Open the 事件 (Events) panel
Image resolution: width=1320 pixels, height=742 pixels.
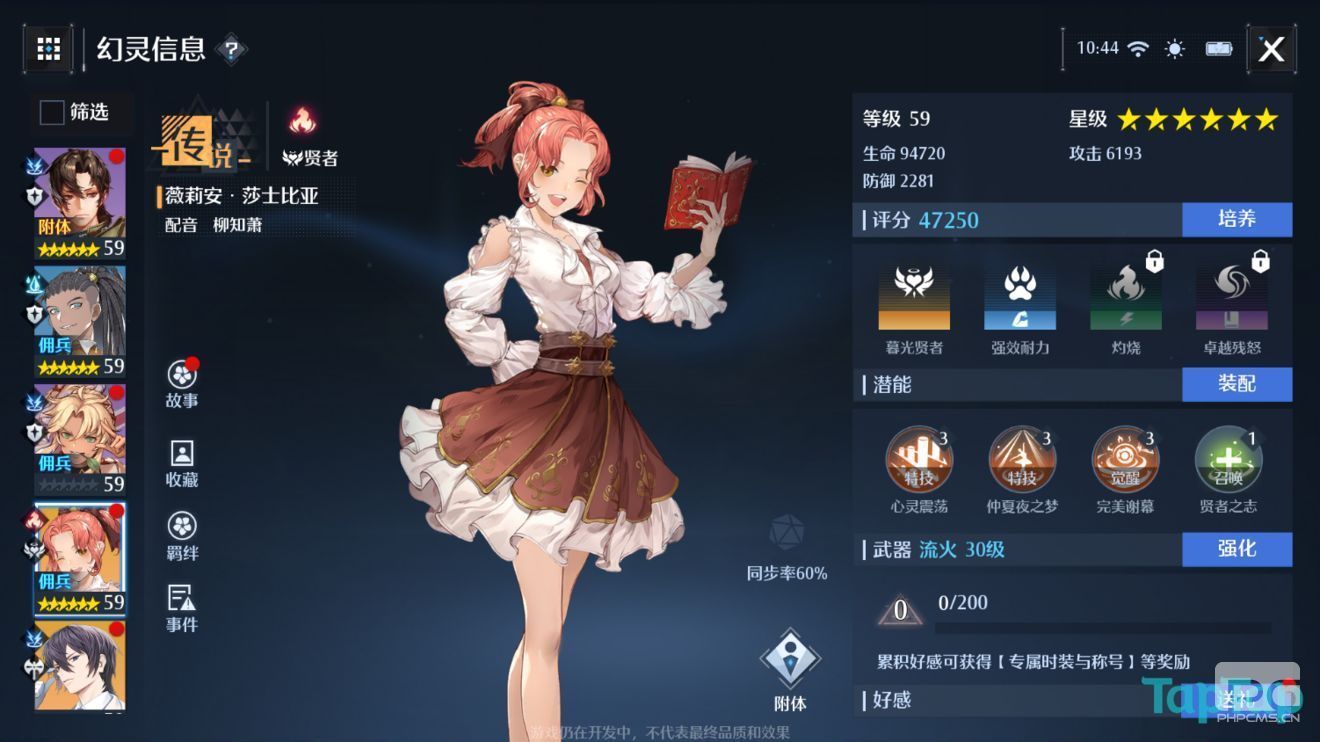pyautogui.click(x=180, y=609)
